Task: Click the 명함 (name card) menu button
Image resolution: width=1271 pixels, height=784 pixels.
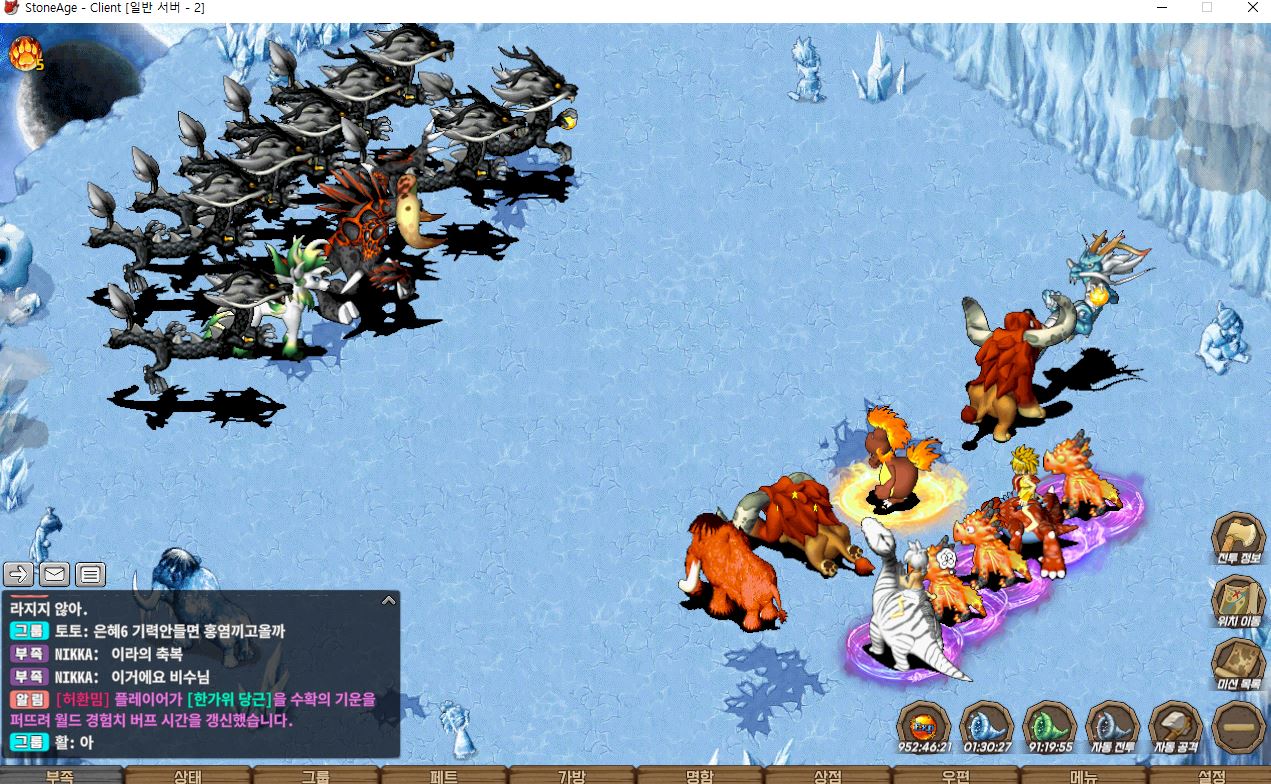Action: pyautogui.click(x=700, y=776)
